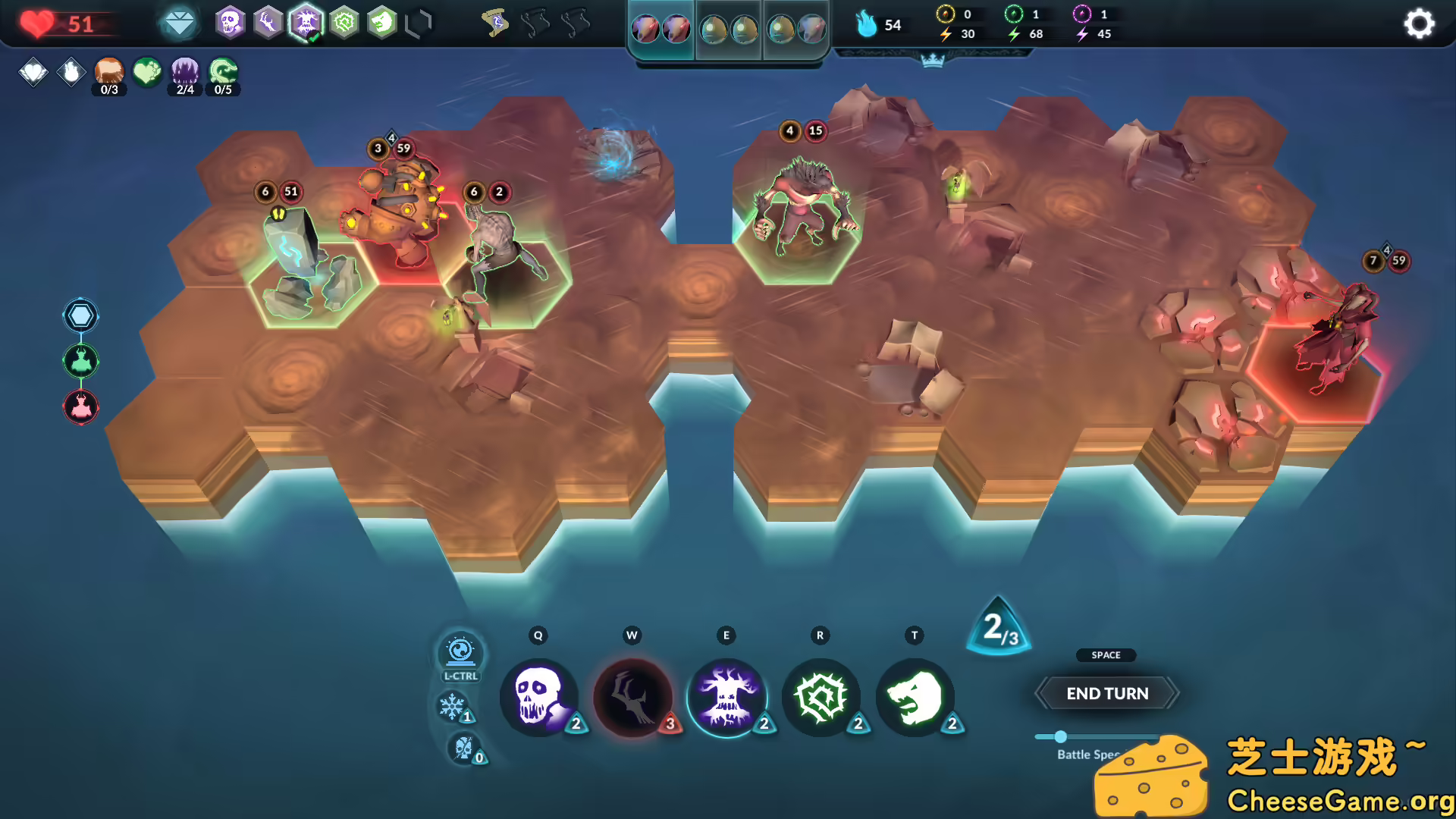Click the red creature marker on left
The image size is (1456, 819).
(81, 407)
